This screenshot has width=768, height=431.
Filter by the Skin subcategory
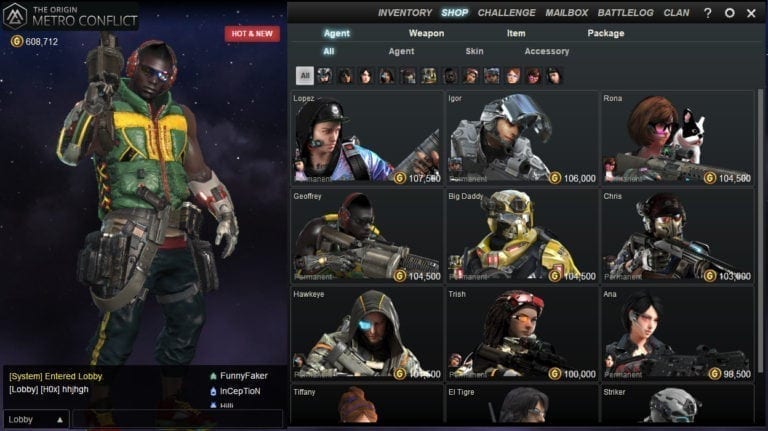point(474,51)
